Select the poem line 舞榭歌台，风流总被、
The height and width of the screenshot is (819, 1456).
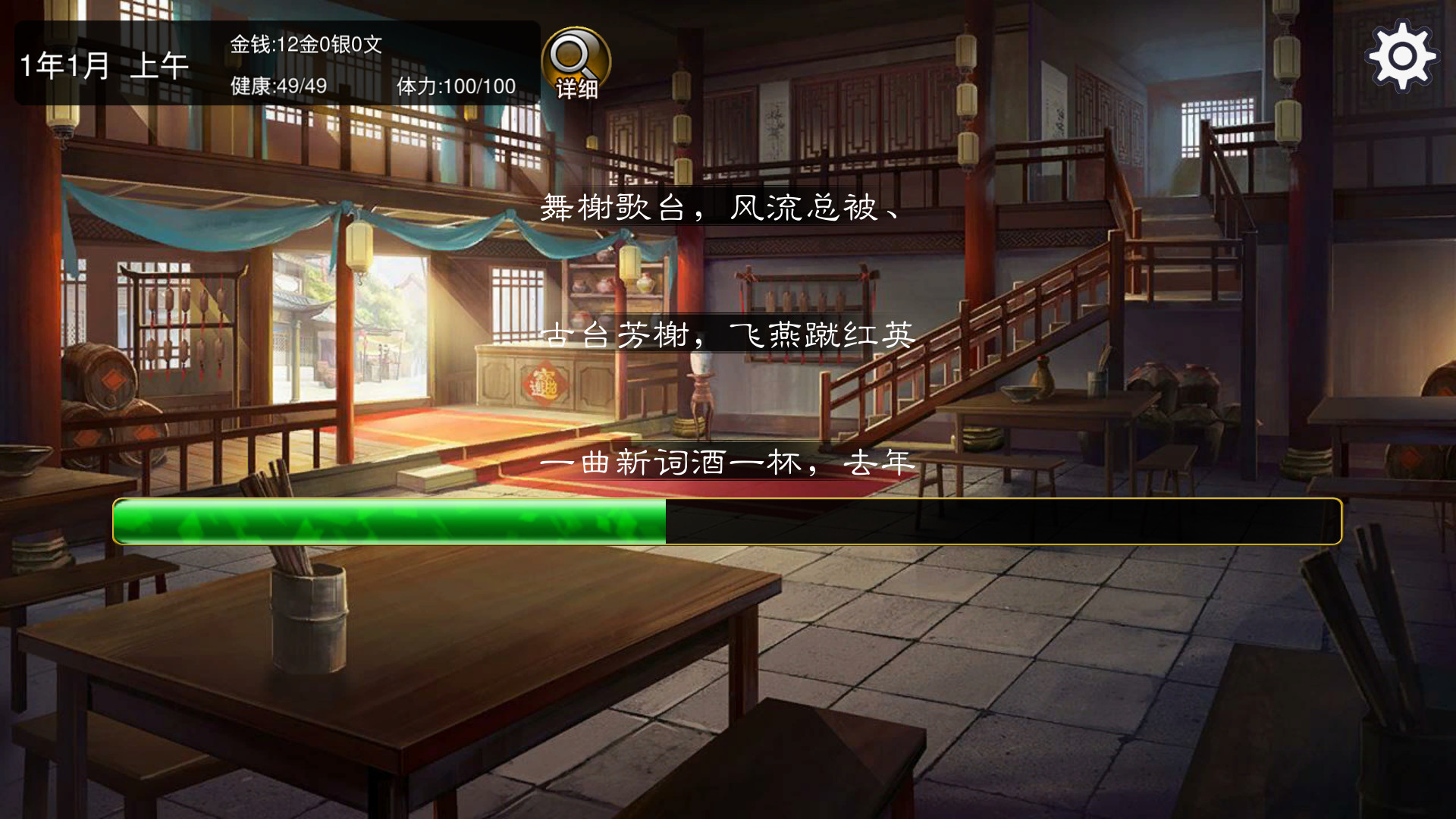[720, 212]
